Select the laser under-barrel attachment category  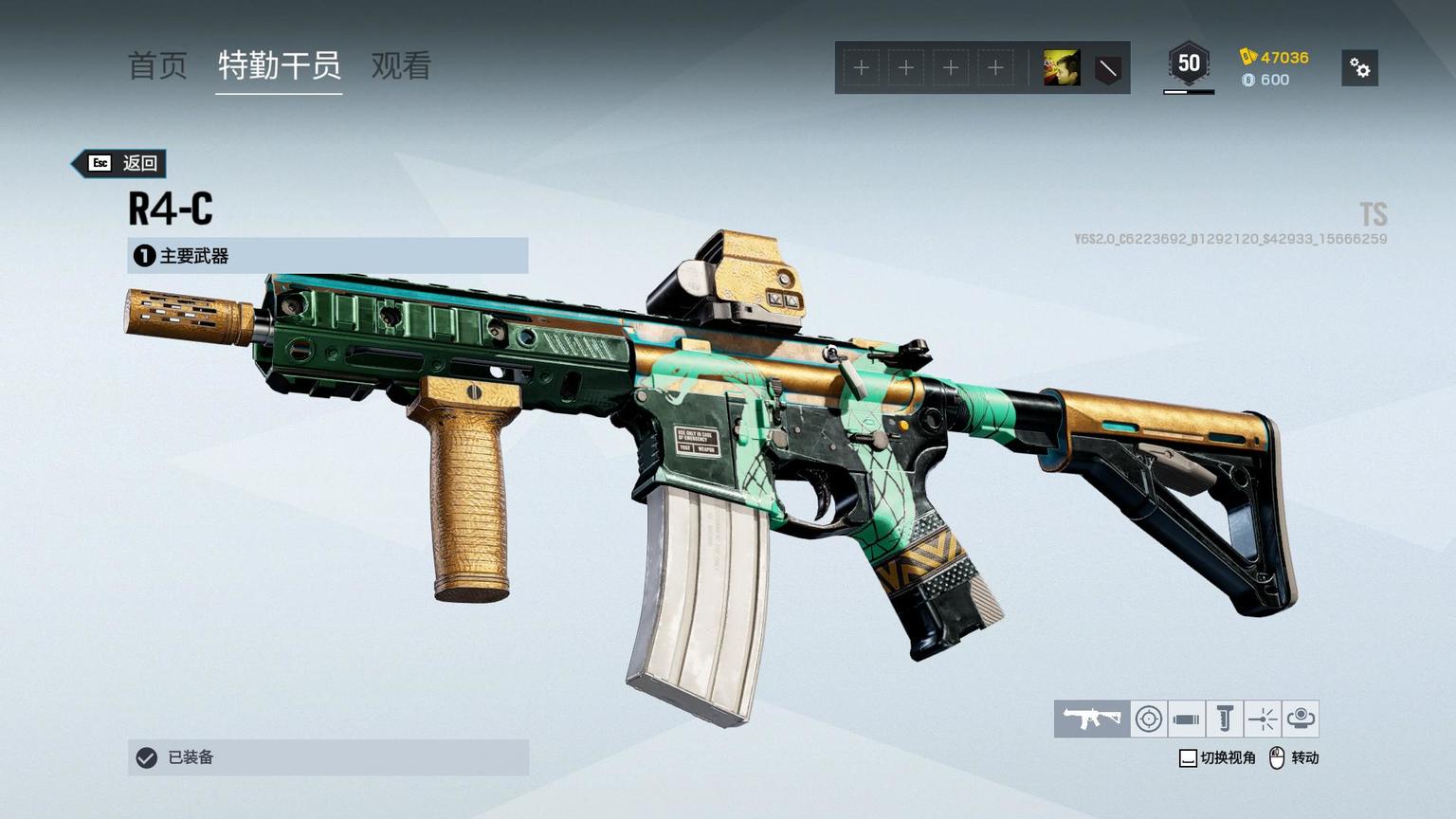(x=1262, y=719)
